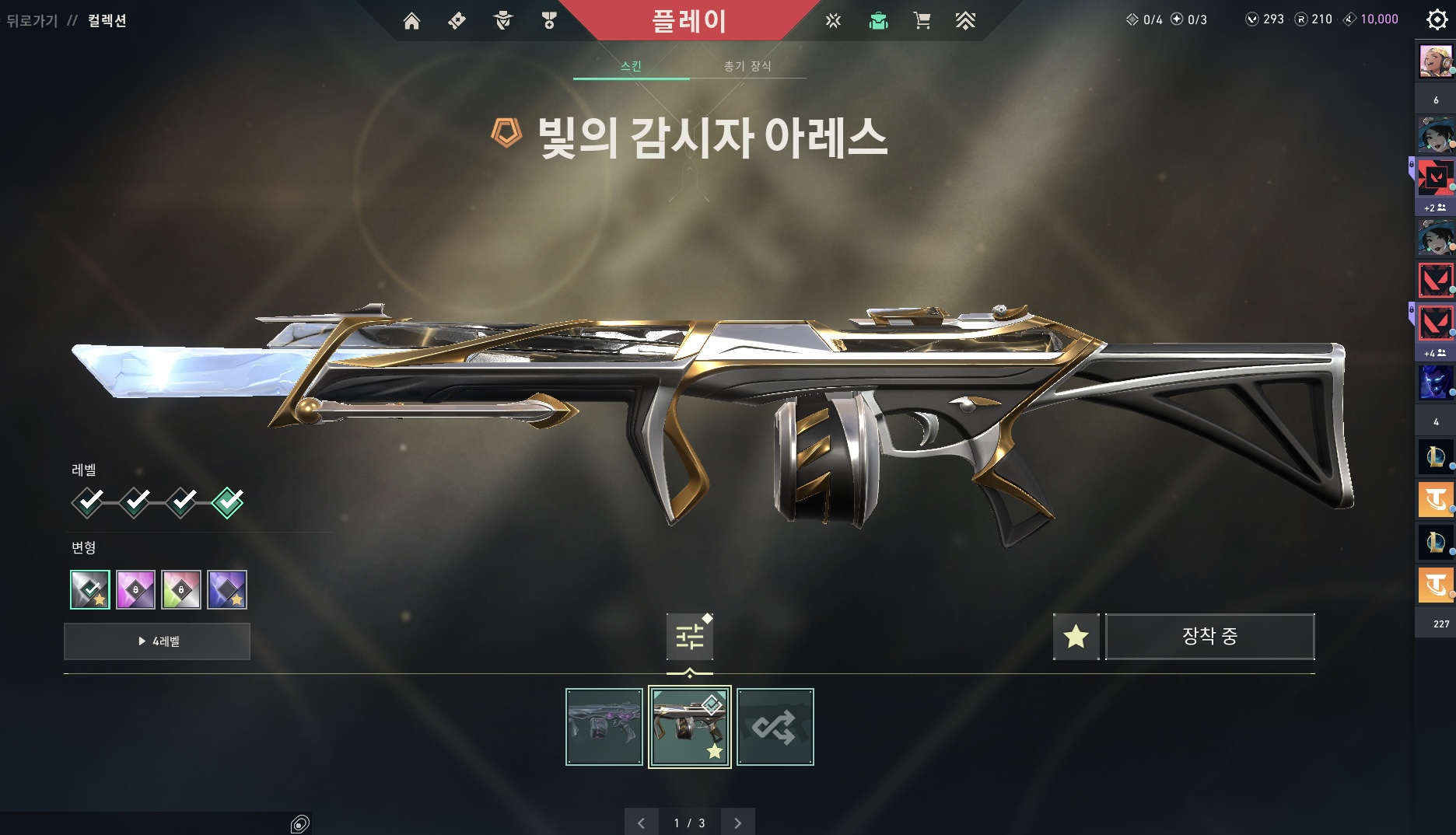1456x835 pixels.
Task: Choose the locked pink variant swatch
Action: (x=135, y=589)
